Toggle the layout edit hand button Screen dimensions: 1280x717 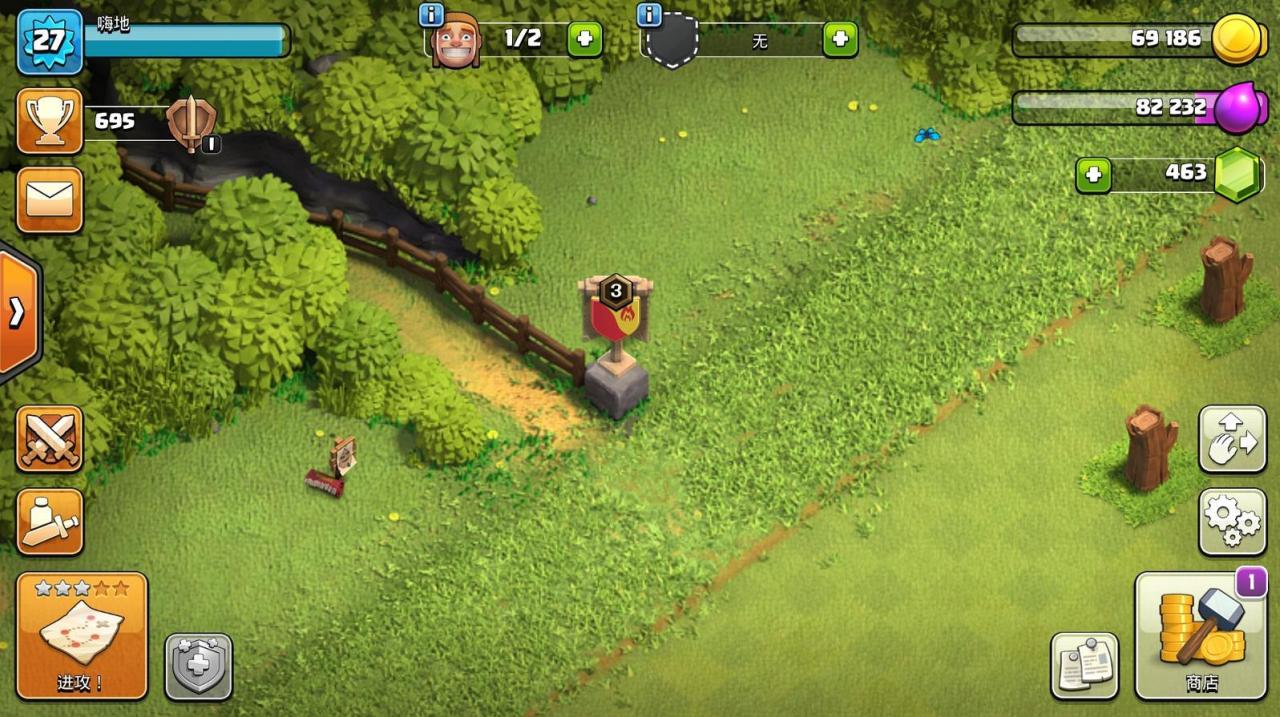point(1231,439)
